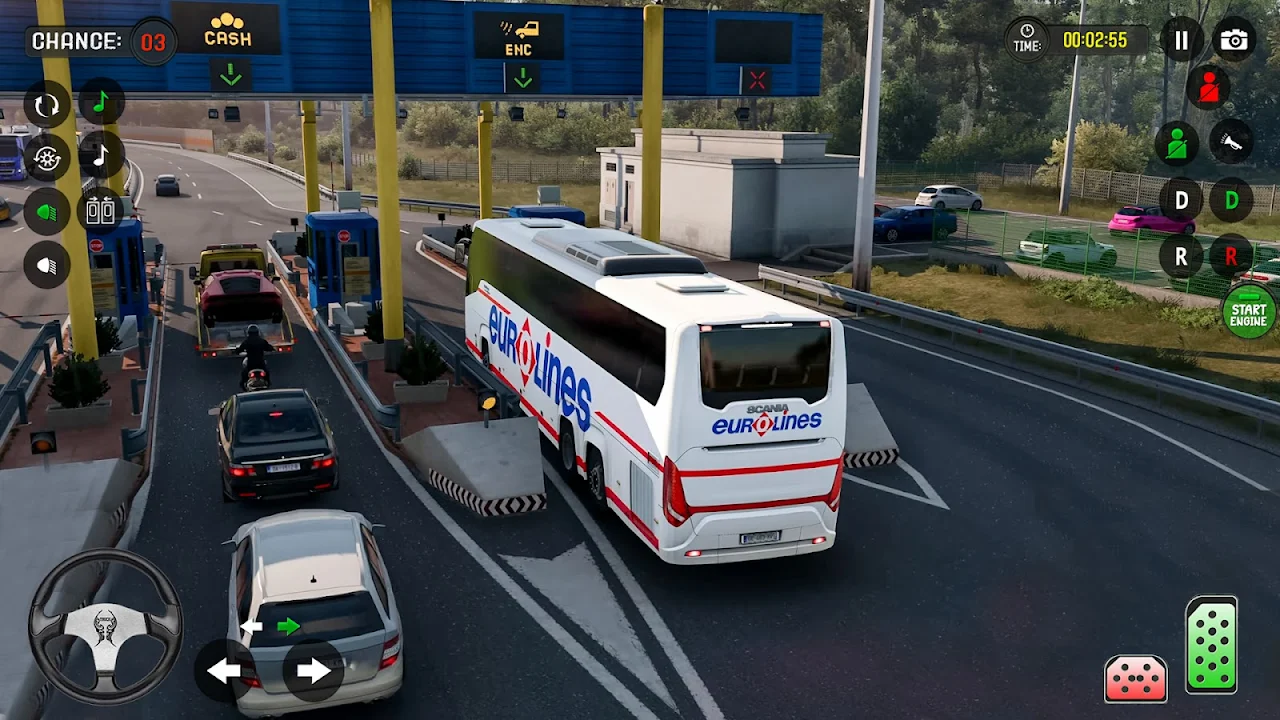This screenshot has height=720, width=1280.
Task: Select the white R gear button
Action: click(1181, 256)
